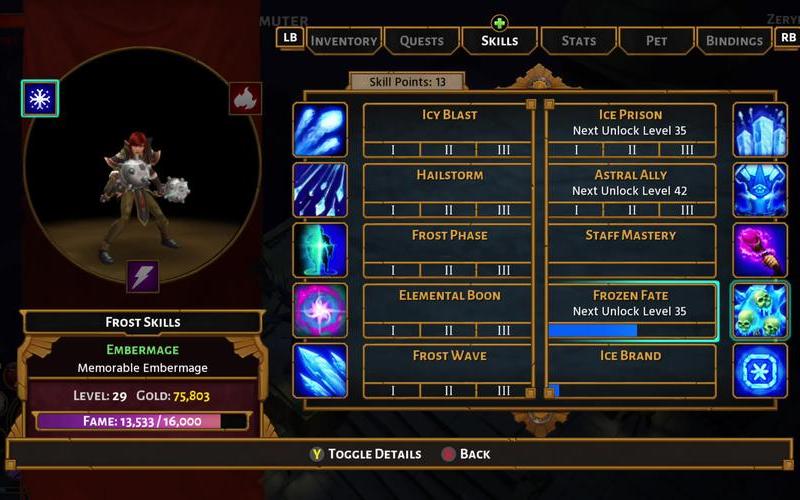Screen dimensions: 800x500
Task: Select the Icy Blast skill icon
Action: 320,130
